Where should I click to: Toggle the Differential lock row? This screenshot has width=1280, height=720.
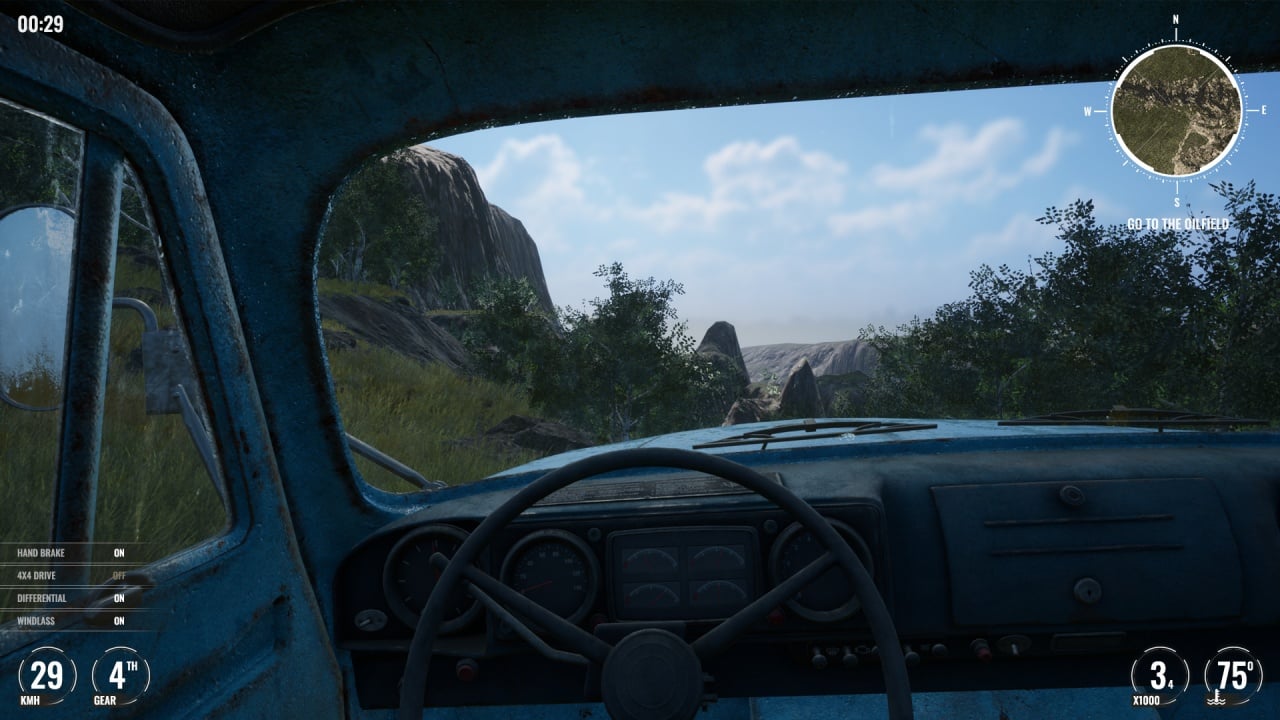coord(71,598)
